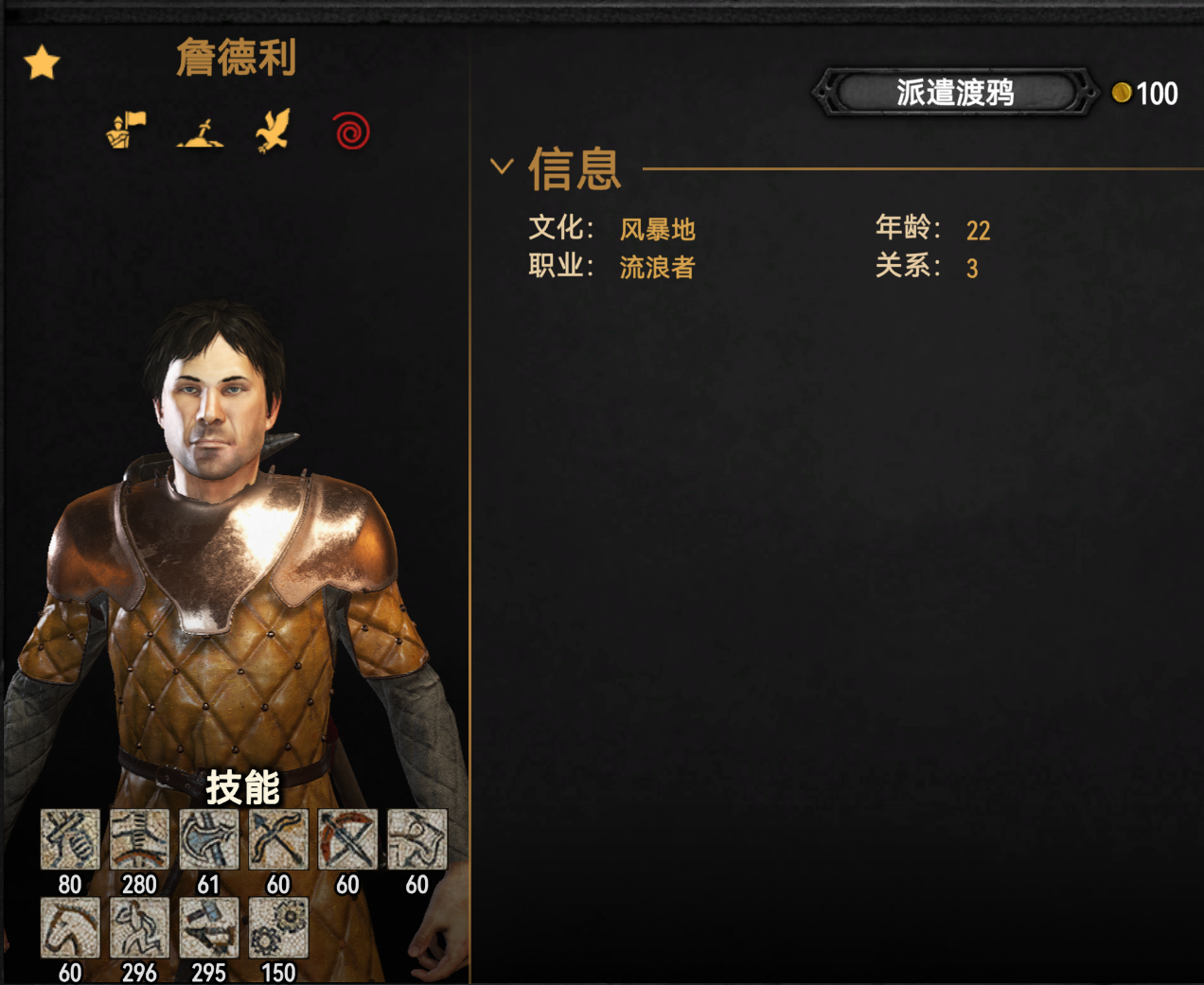
Task: Select the soldier with flag trait icon
Action: tap(127, 131)
